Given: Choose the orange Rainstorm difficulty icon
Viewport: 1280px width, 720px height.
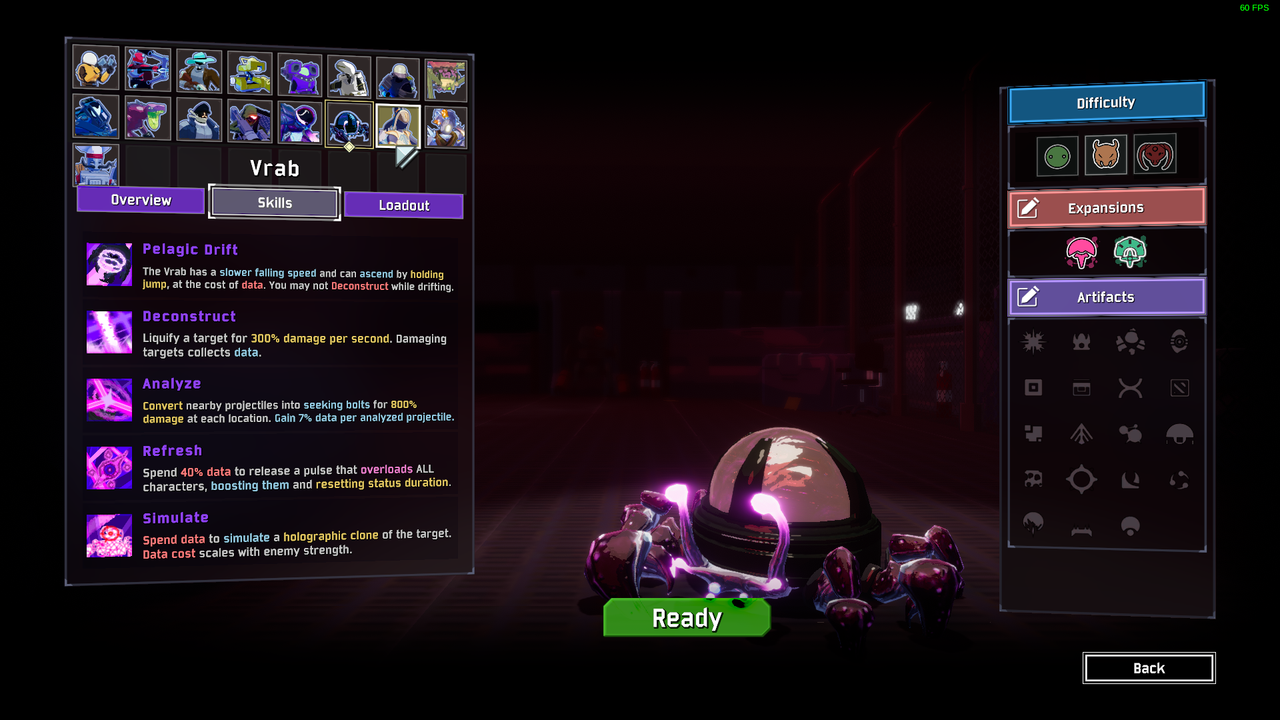Looking at the screenshot, I should click(1106, 155).
